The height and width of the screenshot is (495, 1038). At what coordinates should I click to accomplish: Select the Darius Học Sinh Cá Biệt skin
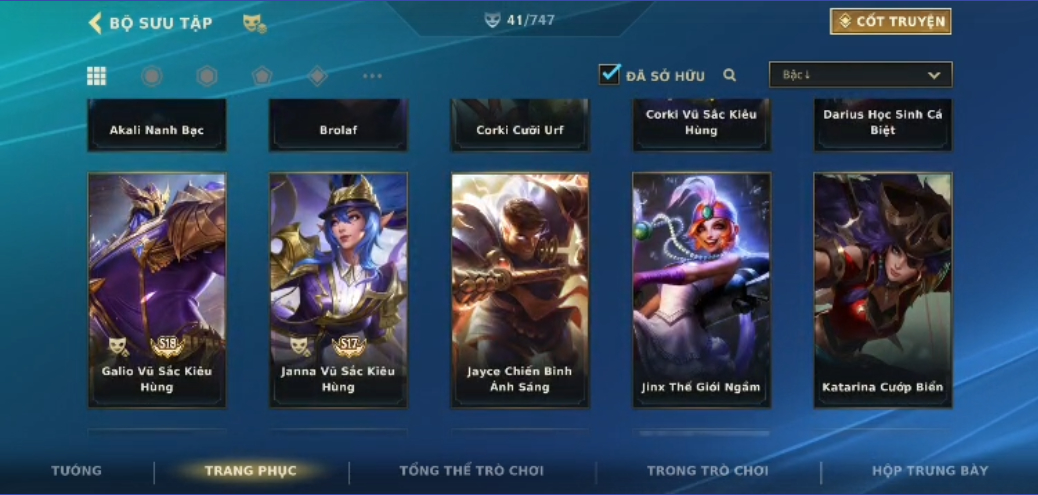(x=883, y=124)
